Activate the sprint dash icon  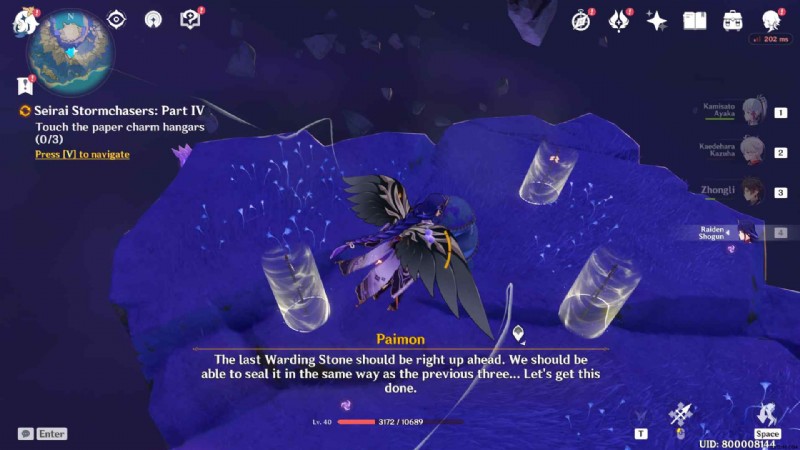coord(767,413)
